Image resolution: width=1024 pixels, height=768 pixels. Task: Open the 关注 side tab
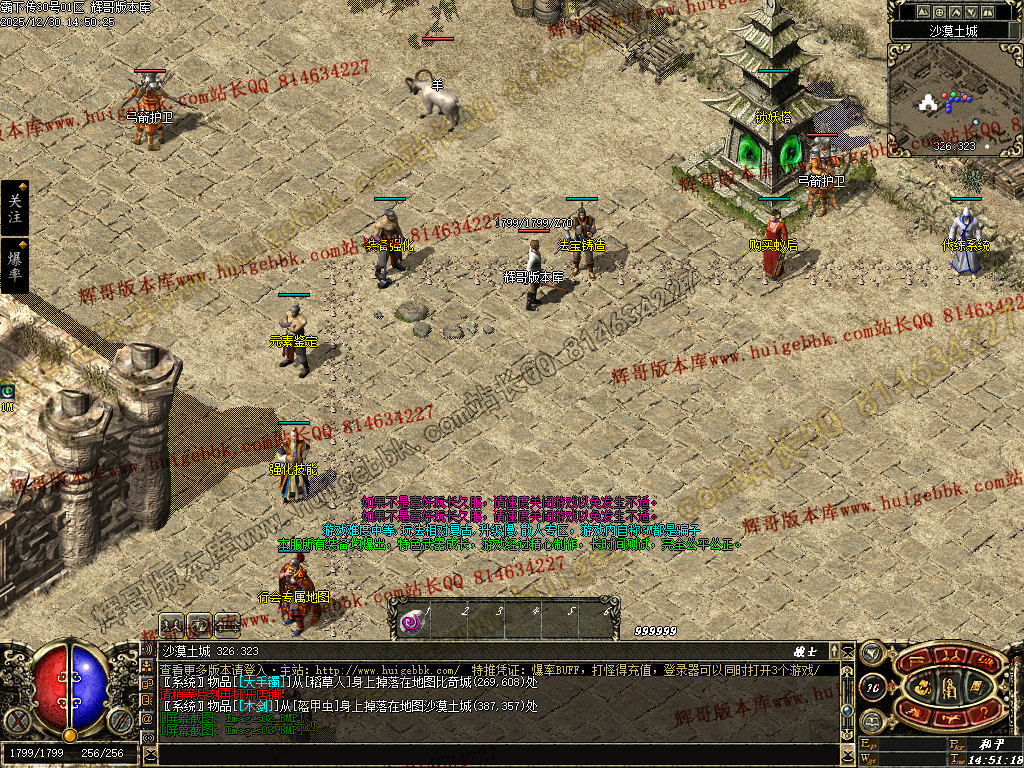click(14, 208)
